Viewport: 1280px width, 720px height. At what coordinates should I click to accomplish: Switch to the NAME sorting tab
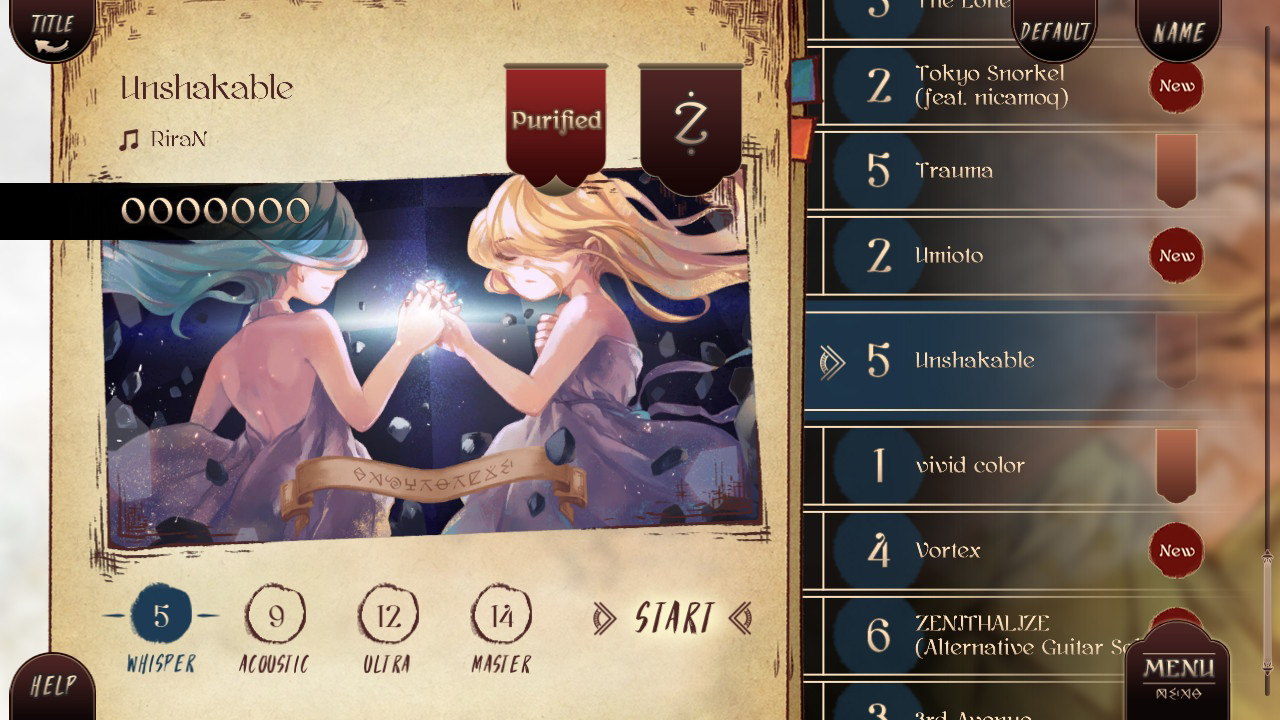click(x=1178, y=30)
